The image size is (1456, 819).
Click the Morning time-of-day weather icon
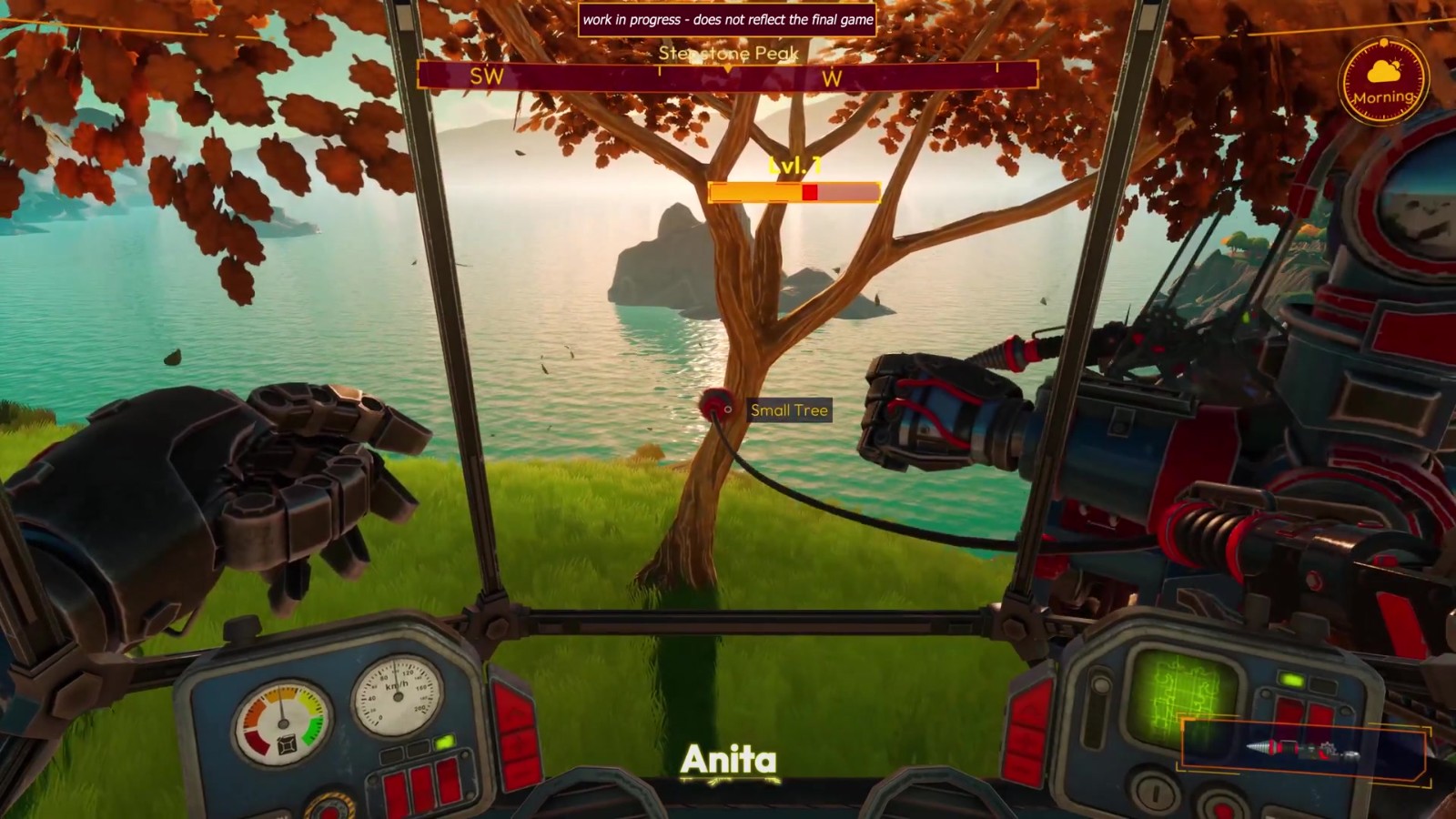tap(1382, 81)
